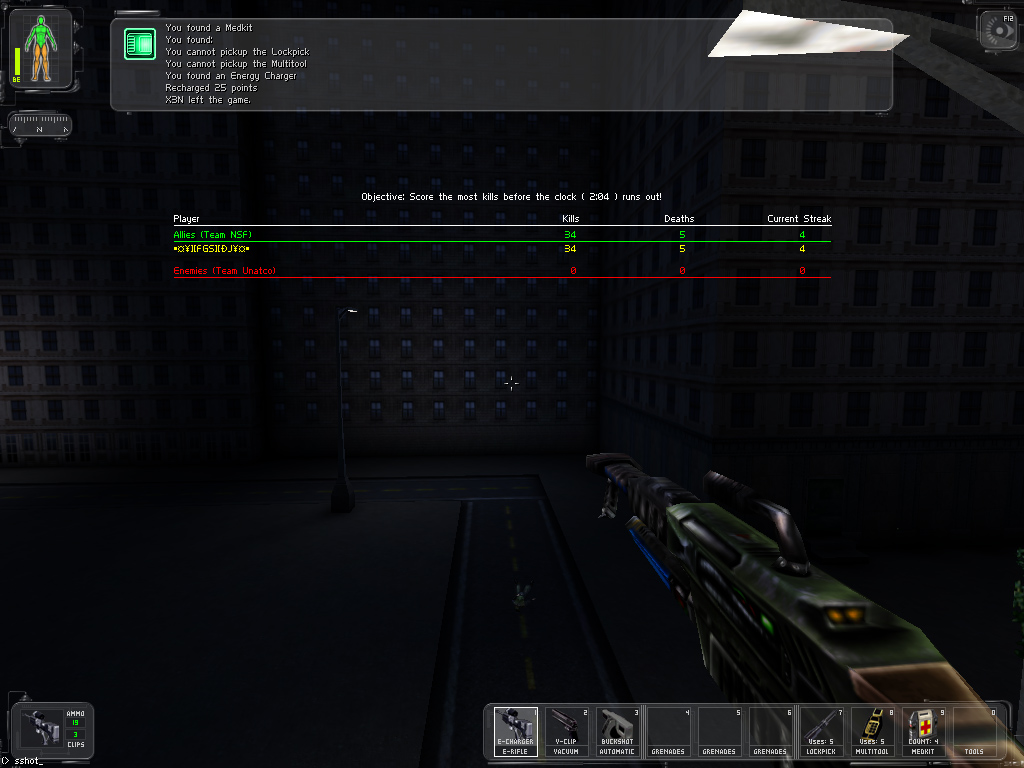Click the F12 augmentation icon

[x=997, y=30]
